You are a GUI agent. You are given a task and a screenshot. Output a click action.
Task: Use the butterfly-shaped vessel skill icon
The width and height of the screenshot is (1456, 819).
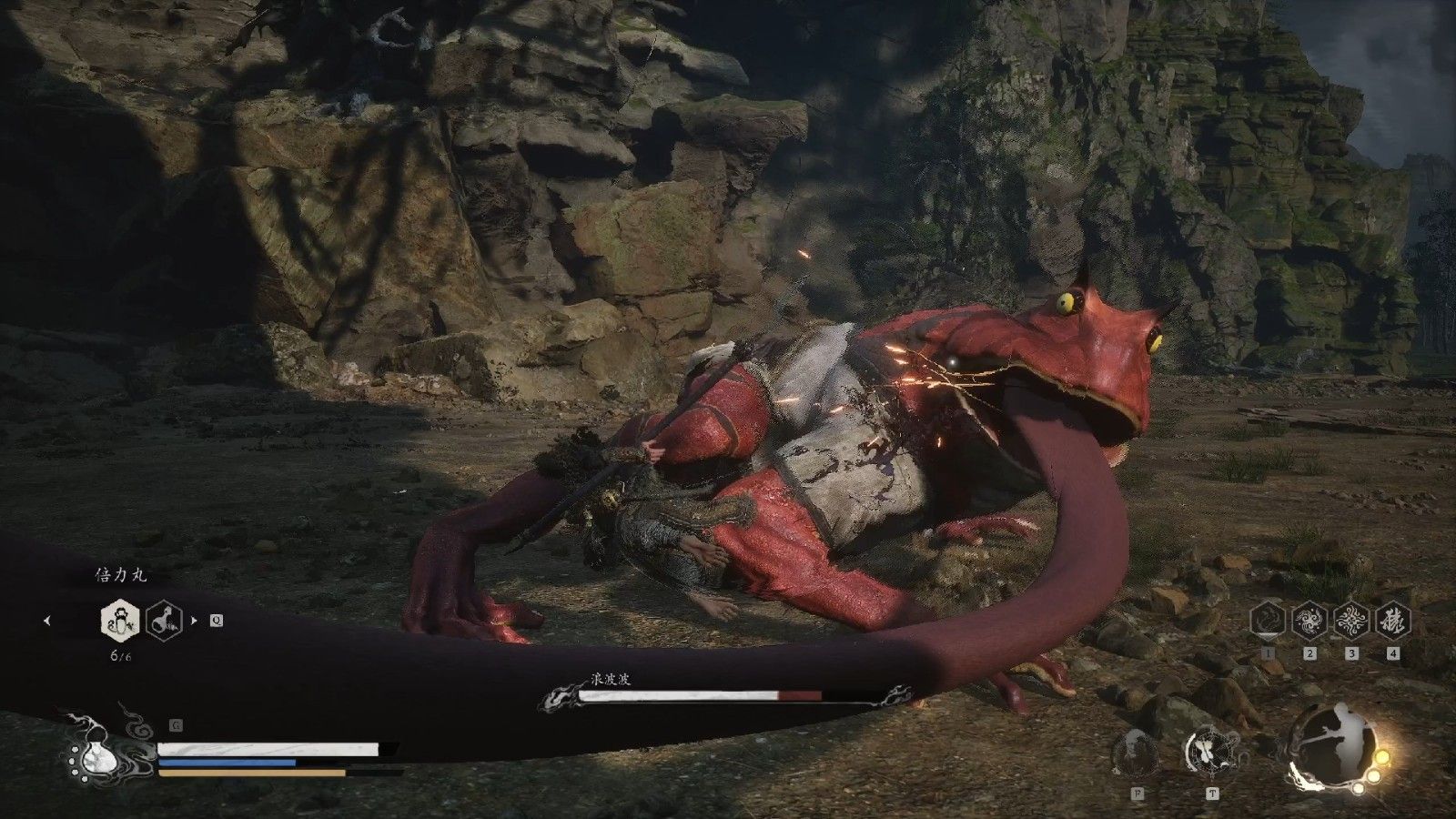click(1210, 752)
